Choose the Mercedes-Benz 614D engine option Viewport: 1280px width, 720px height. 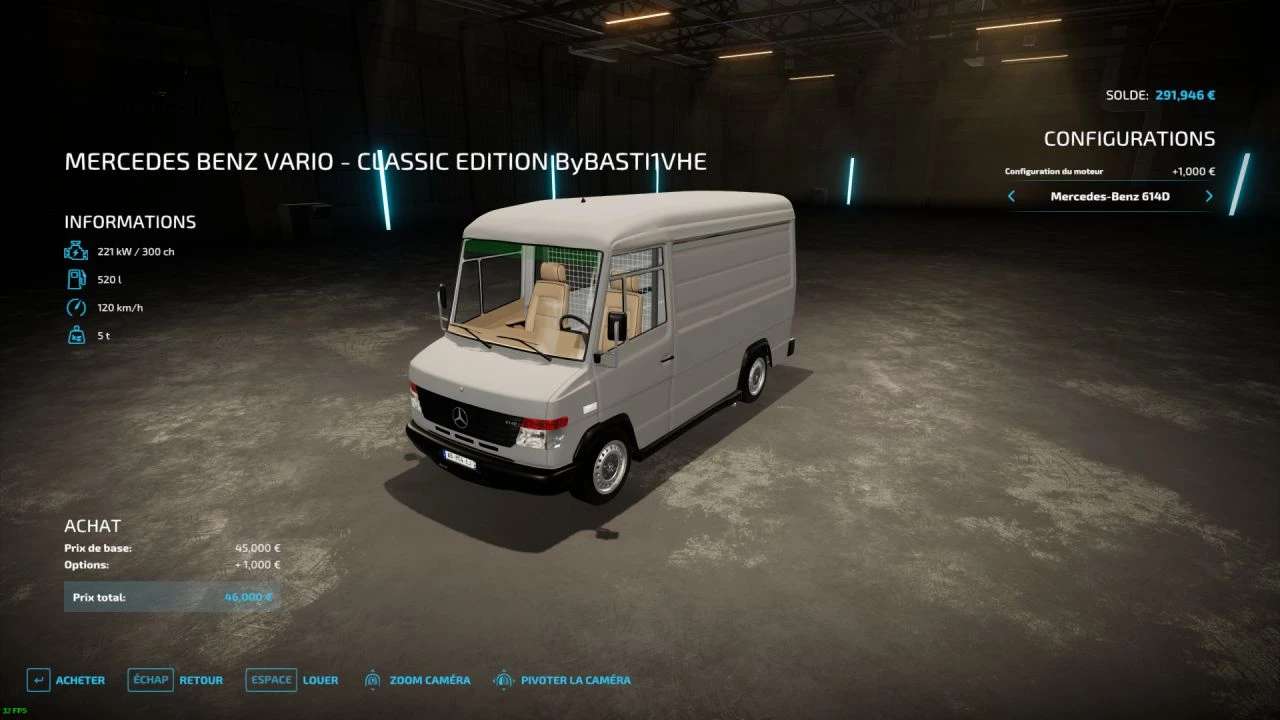[1110, 197]
